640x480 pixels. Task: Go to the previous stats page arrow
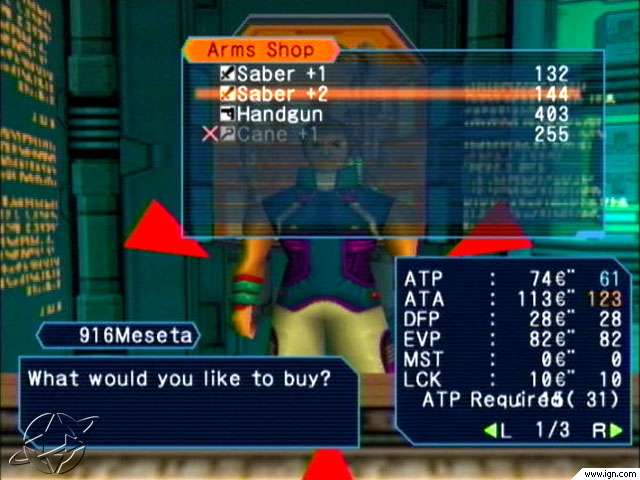(496, 431)
